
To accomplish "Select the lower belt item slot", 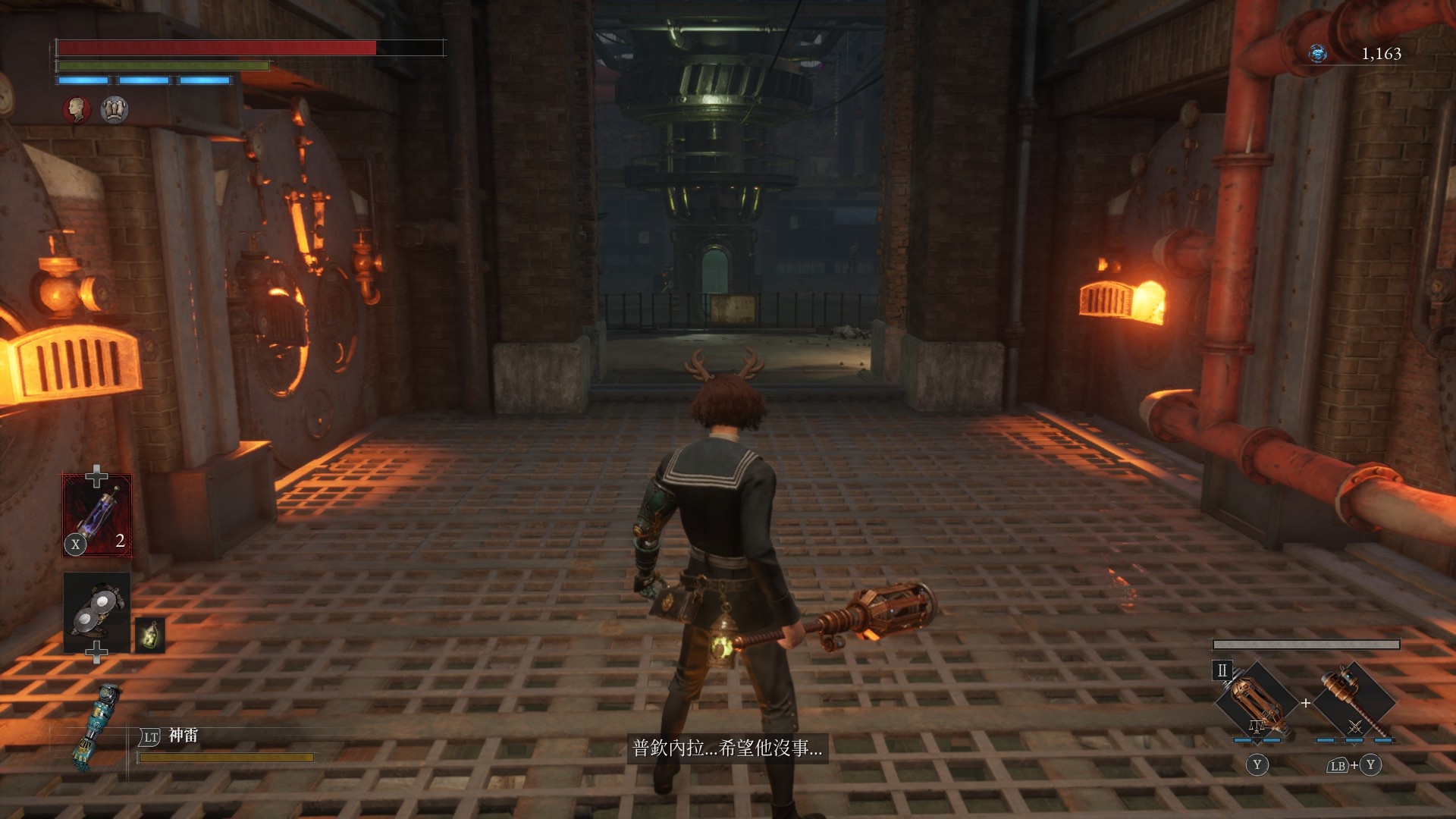I will pyautogui.click(x=97, y=612).
